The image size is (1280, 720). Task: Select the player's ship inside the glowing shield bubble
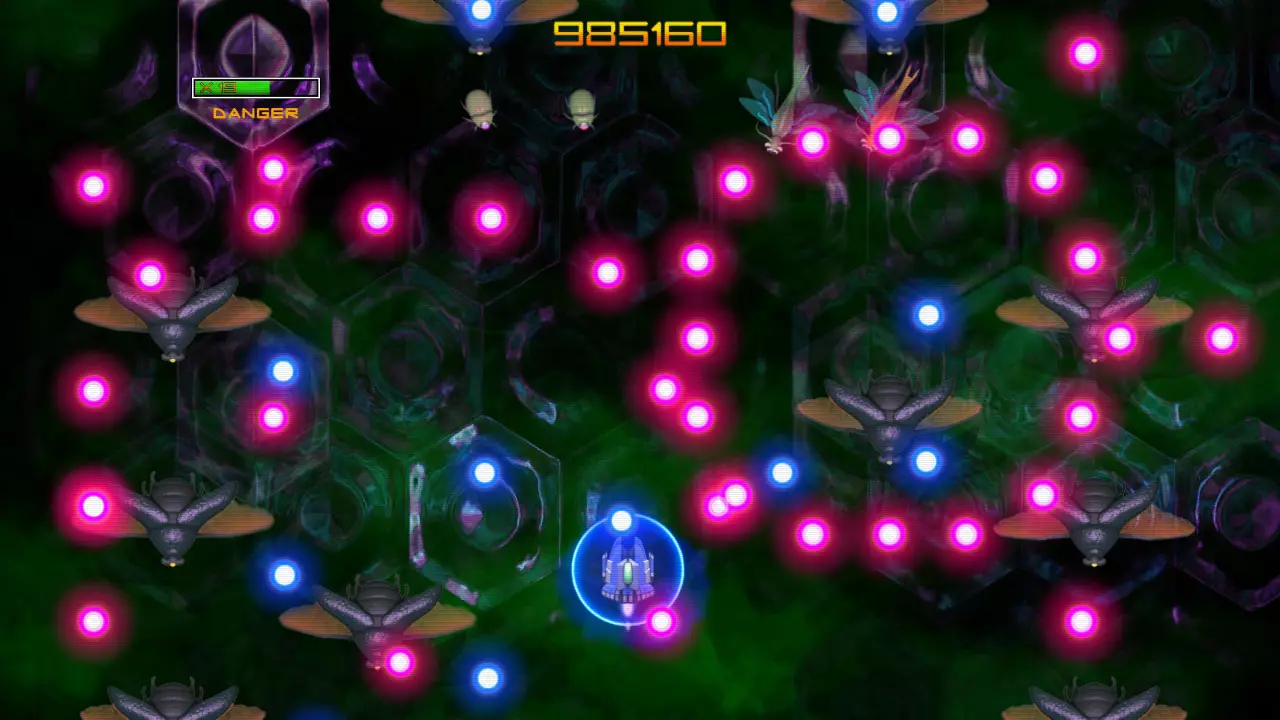625,570
